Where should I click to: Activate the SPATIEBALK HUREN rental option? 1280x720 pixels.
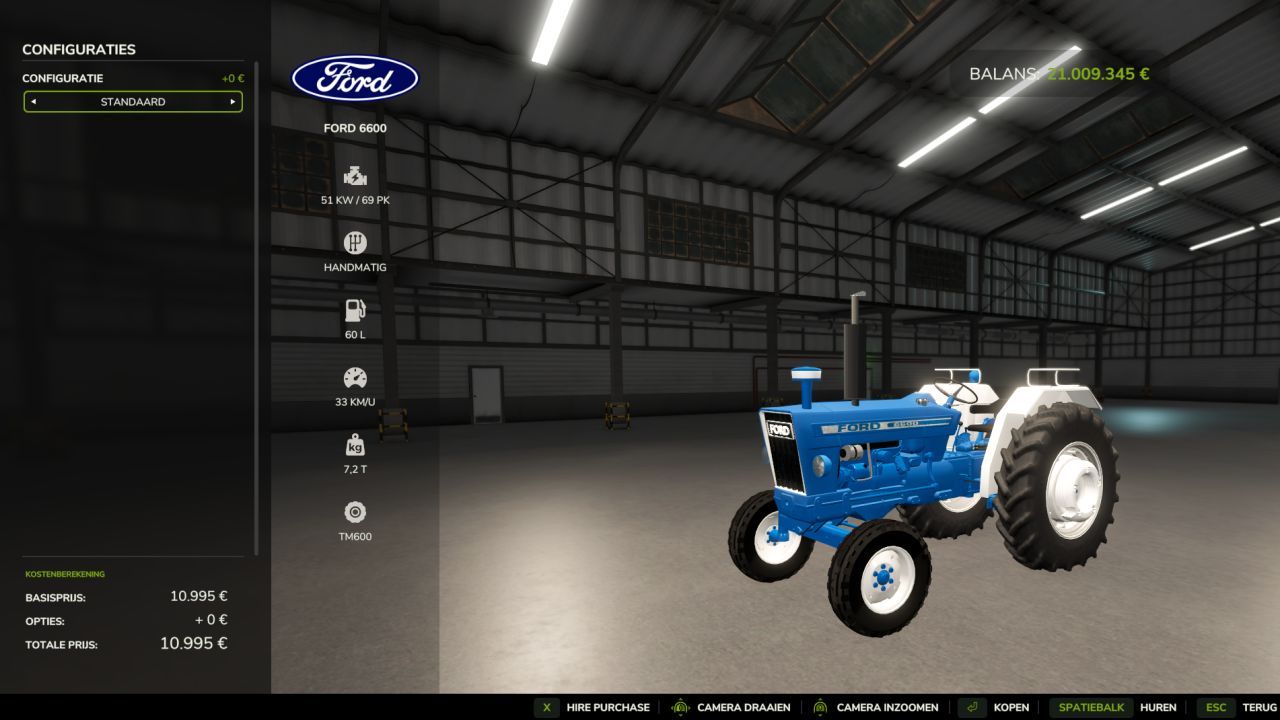1090,707
